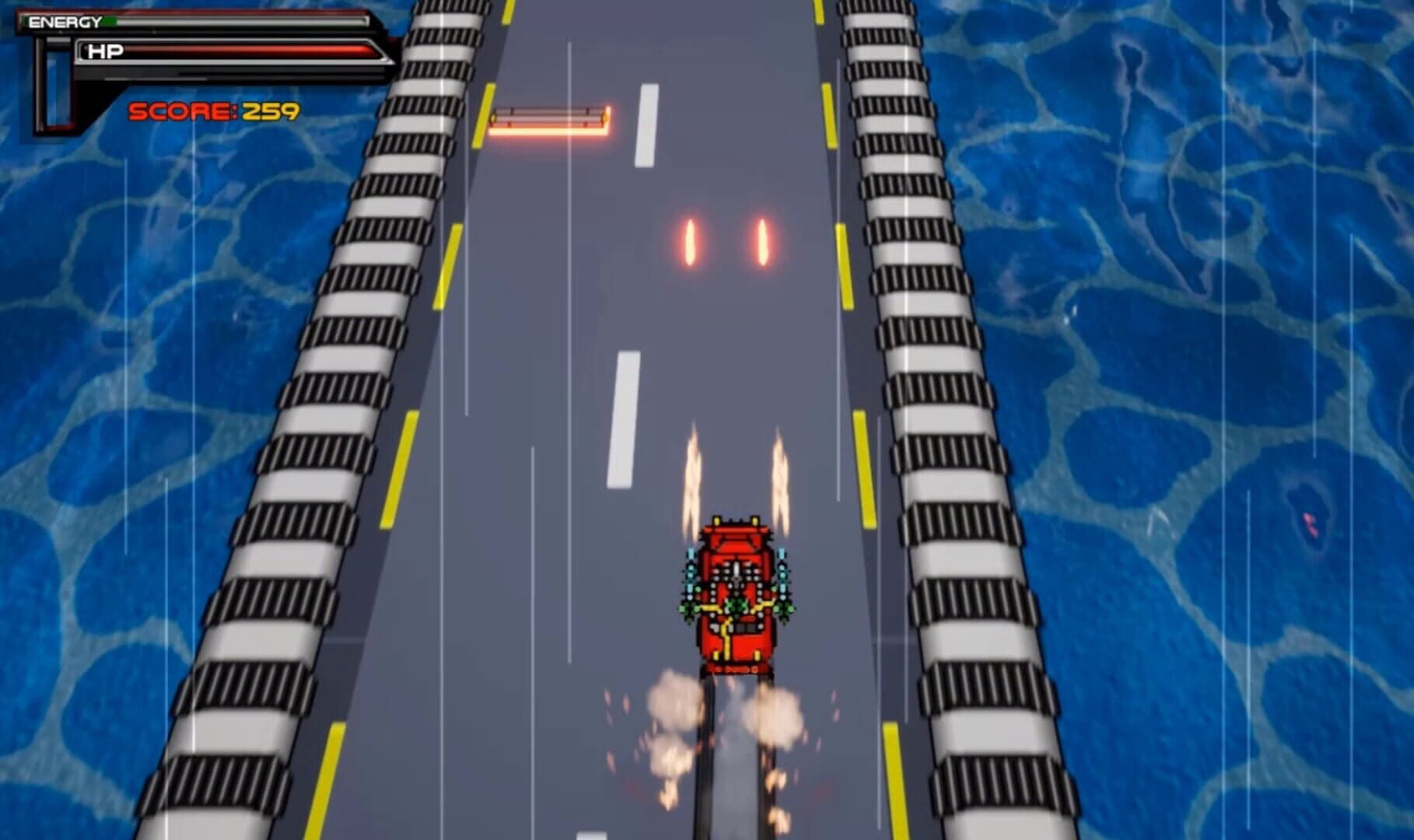Select the HP label
Viewport: 1414px width, 840px height.
tap(106, 50)
